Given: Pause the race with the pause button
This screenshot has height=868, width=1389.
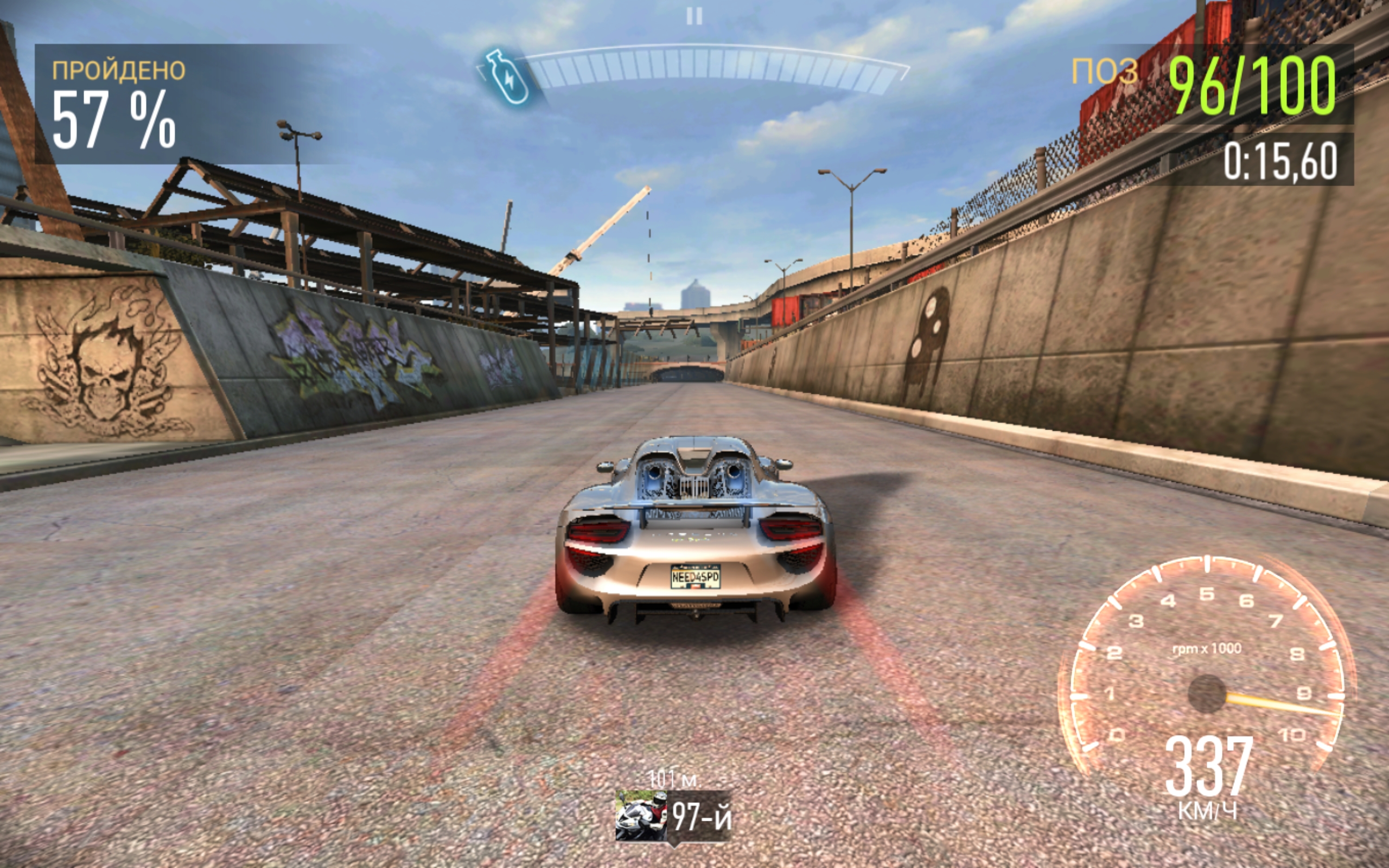Looking at the screenshot, I should tap(694, 17).
